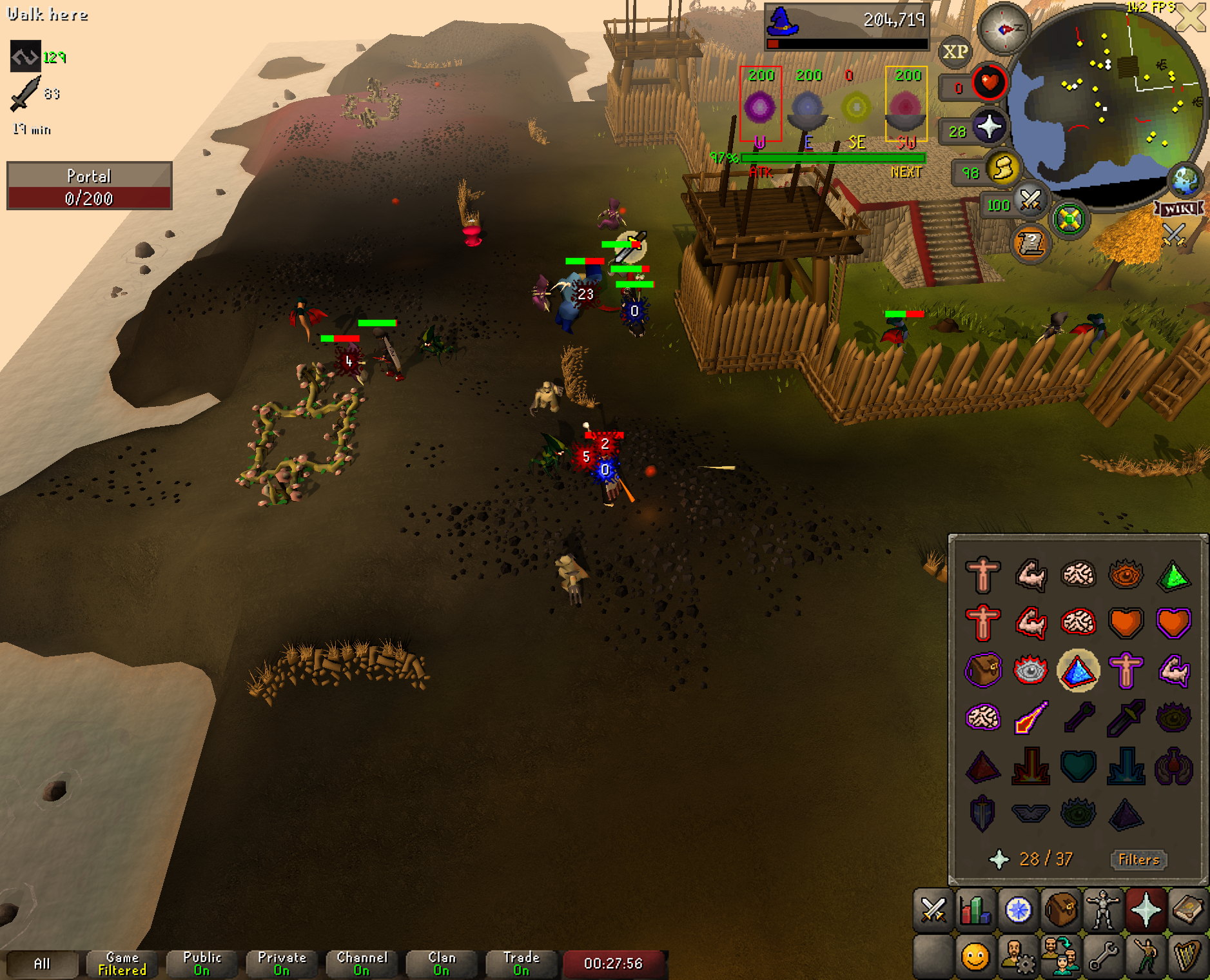
Task: Open the Inventory backpack tab
Action: coord(1060,910)
